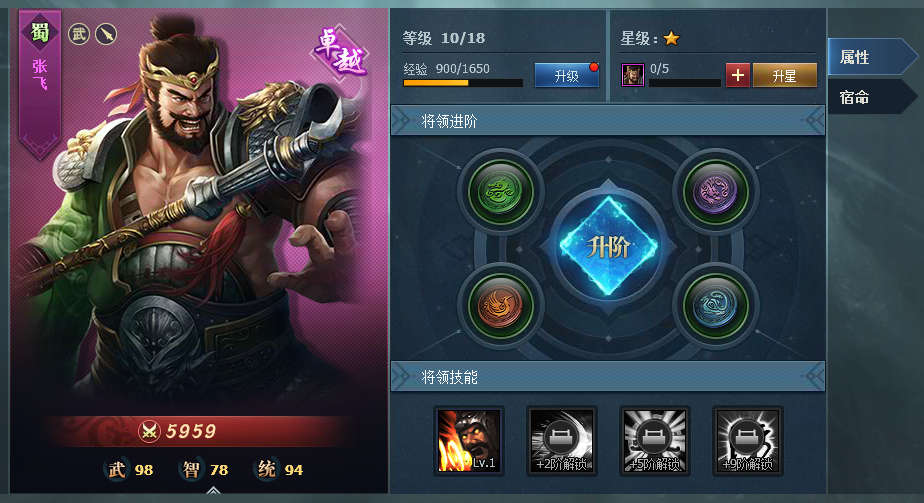This screenshot has height=503, width=924.
Task: Click the hero shard portrait icon
Action: 632,75
